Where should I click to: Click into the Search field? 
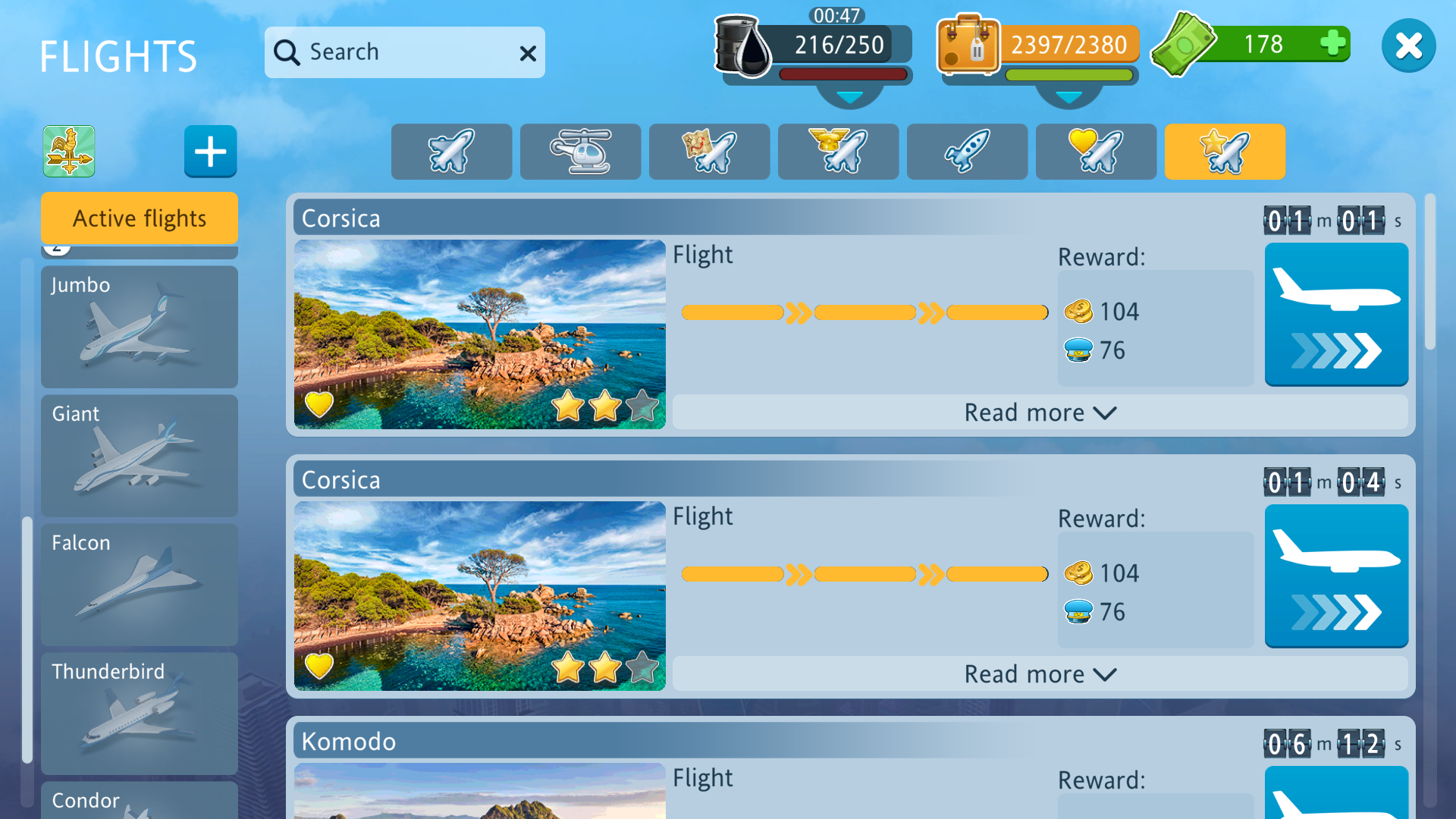(x=394, y=52)
